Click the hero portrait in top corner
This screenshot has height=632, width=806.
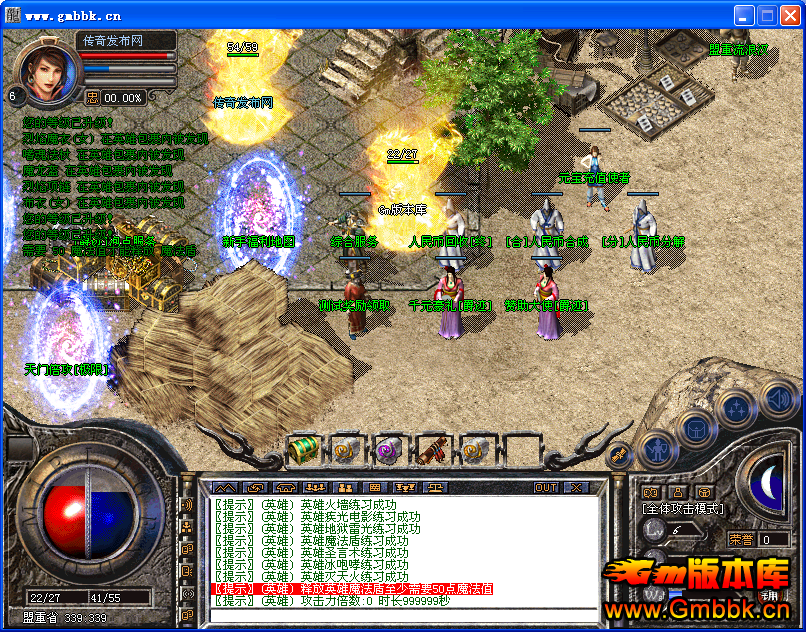(45, 70)
